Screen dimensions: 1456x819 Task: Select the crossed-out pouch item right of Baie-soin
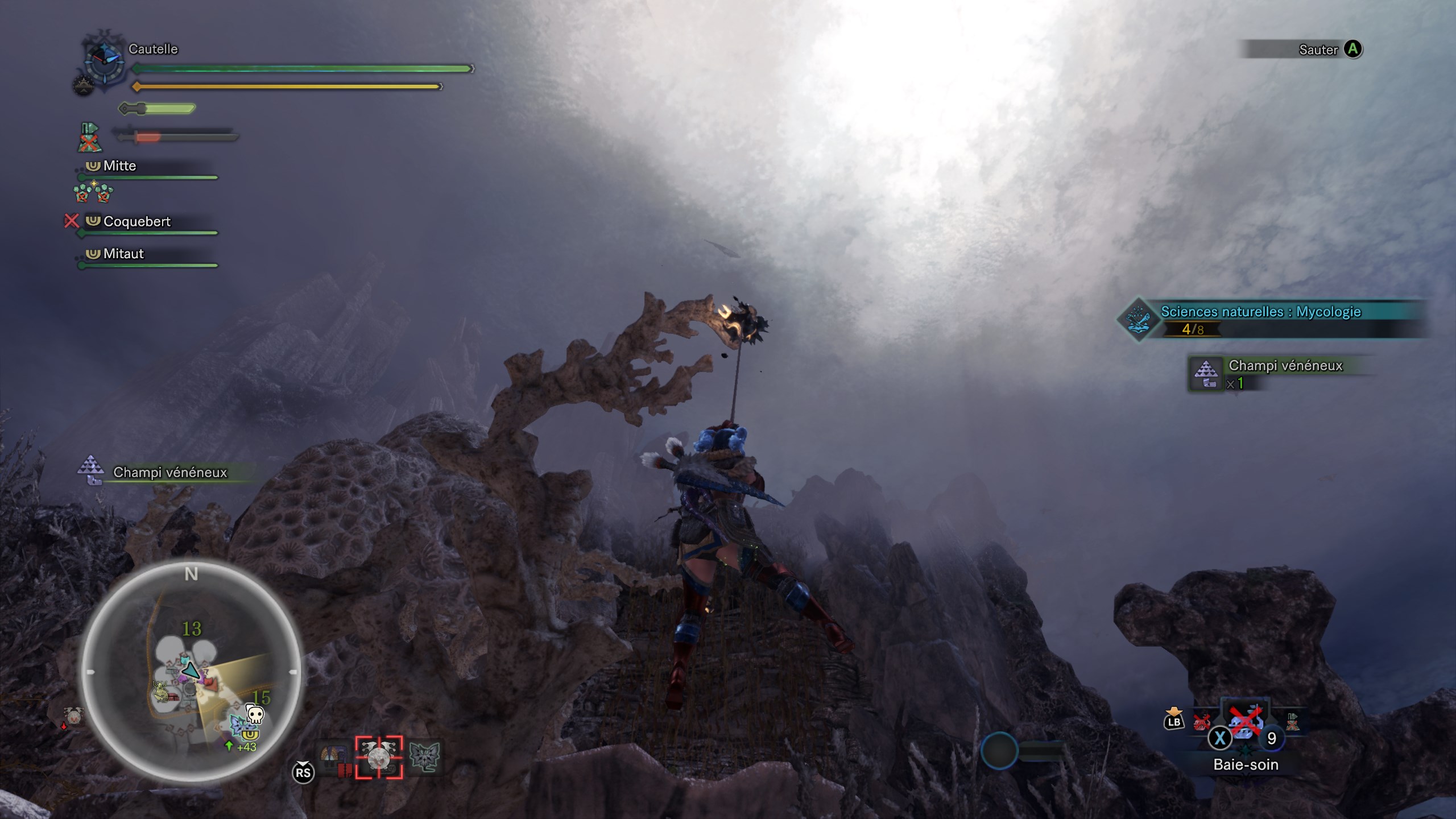click(1292, 722)
